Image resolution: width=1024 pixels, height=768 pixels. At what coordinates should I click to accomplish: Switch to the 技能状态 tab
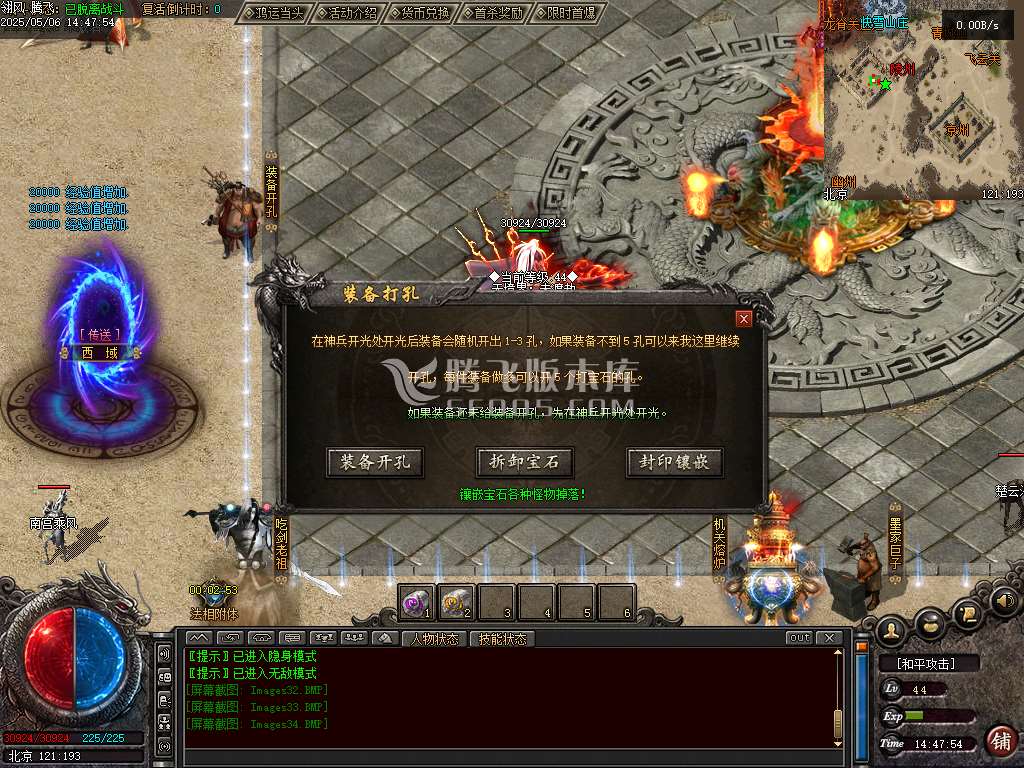tap(502, 638)
